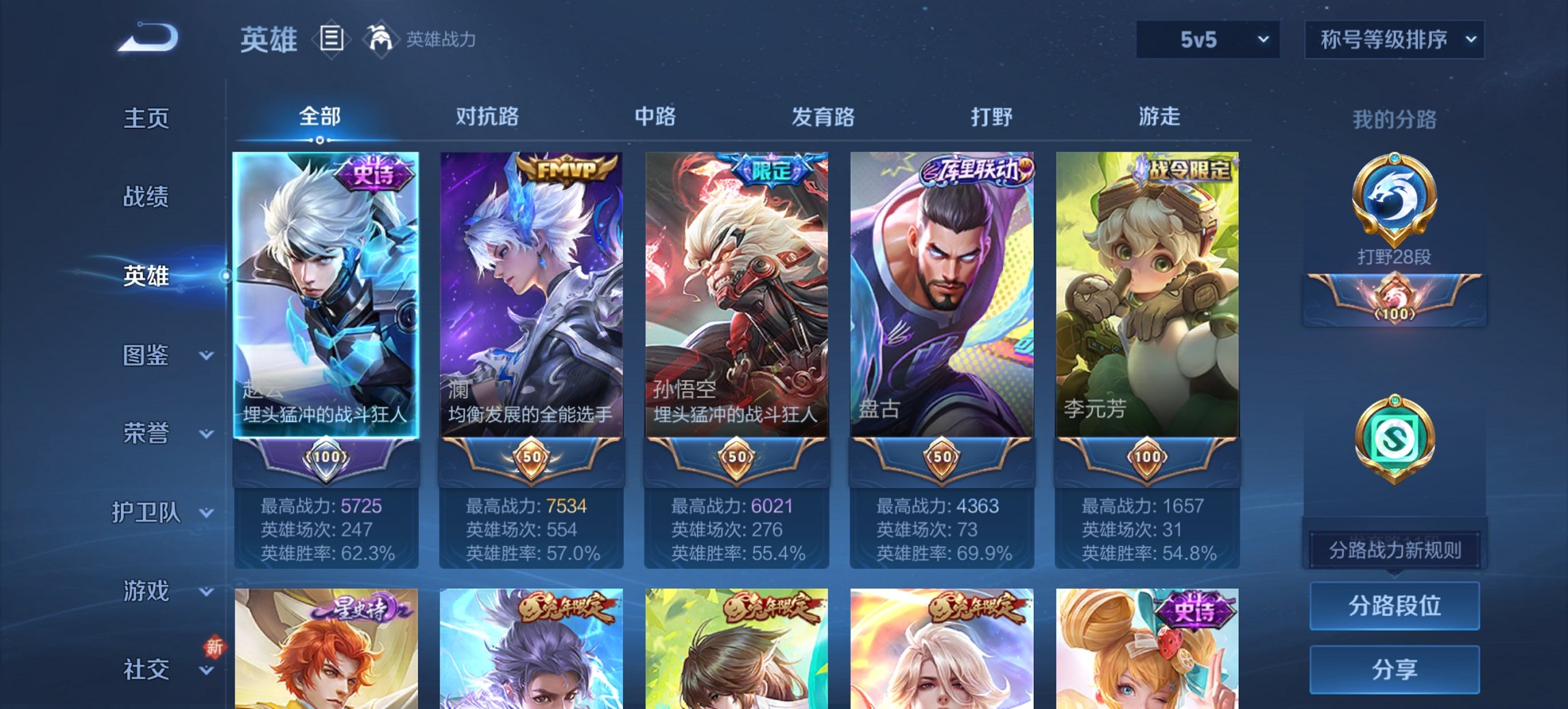Open the 称号等级排序 sorting dropdown
Screen dimensions: 1568x709
coord(1392,40)
